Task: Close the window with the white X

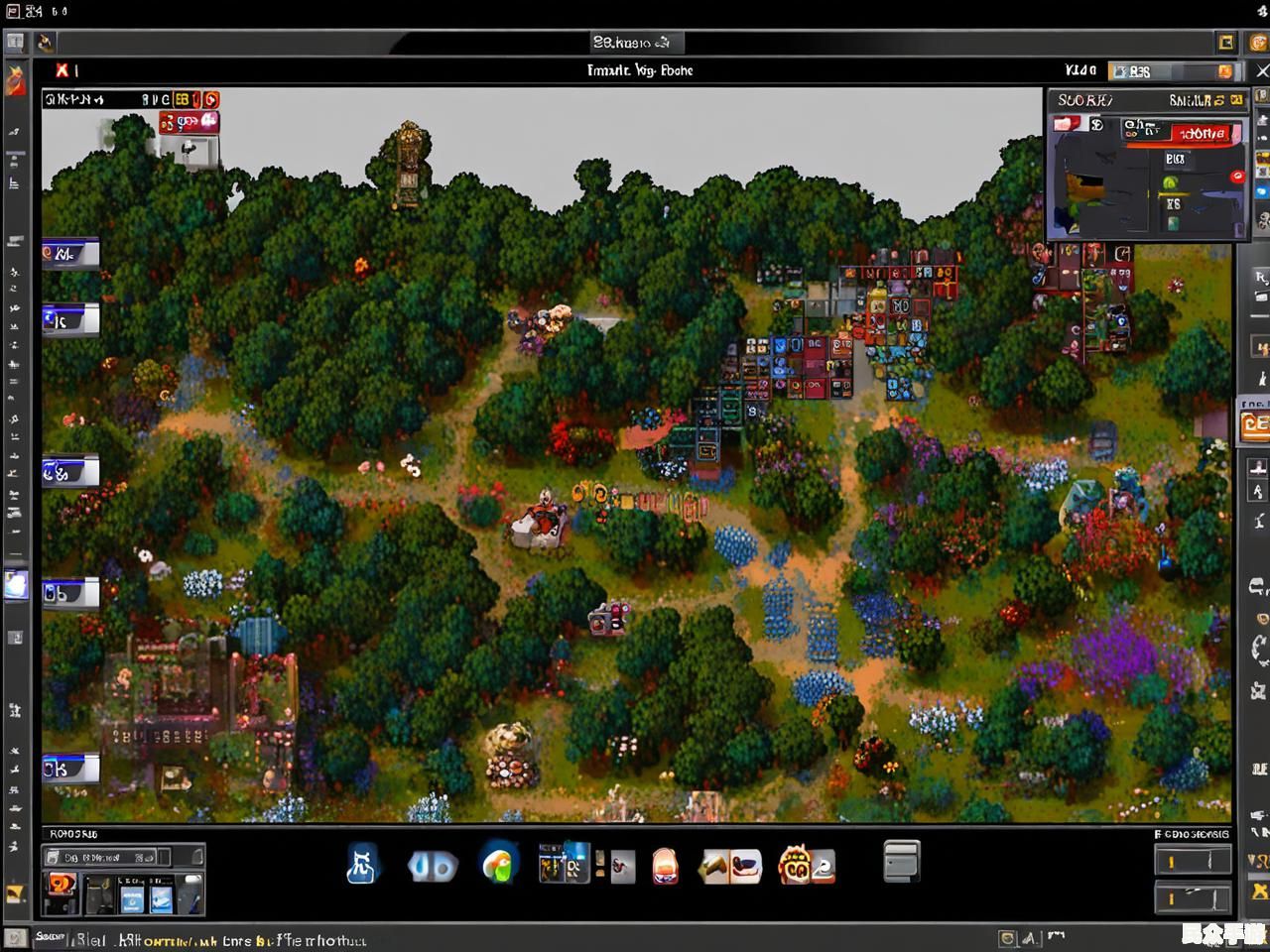Action: [1262, 70]
